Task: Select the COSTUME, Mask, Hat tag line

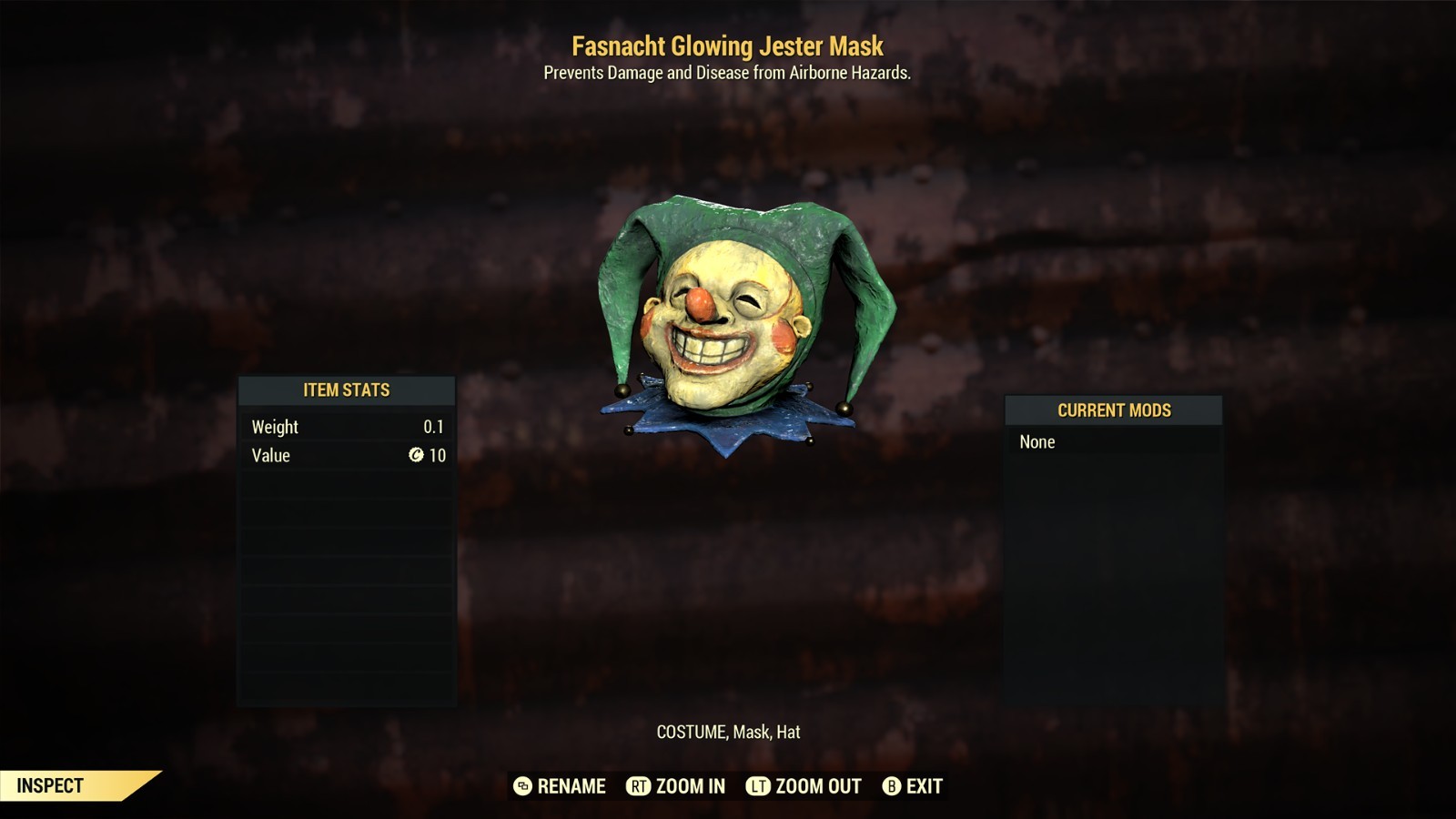Action: pos(728,729)
